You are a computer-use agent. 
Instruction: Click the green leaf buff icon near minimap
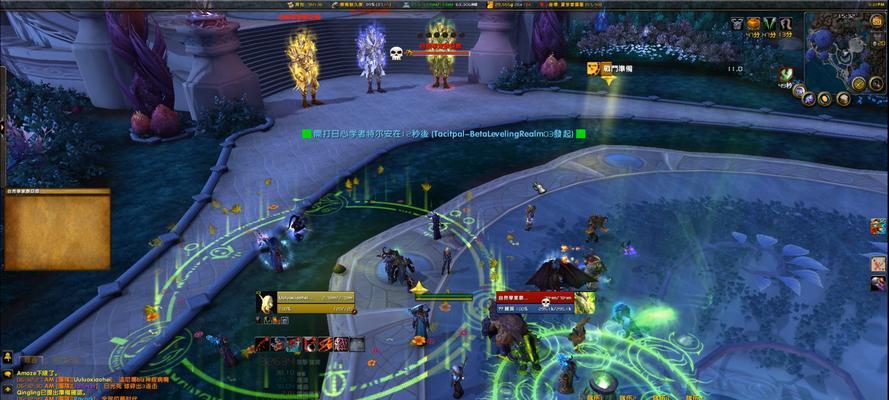click(x=788, y=74)
